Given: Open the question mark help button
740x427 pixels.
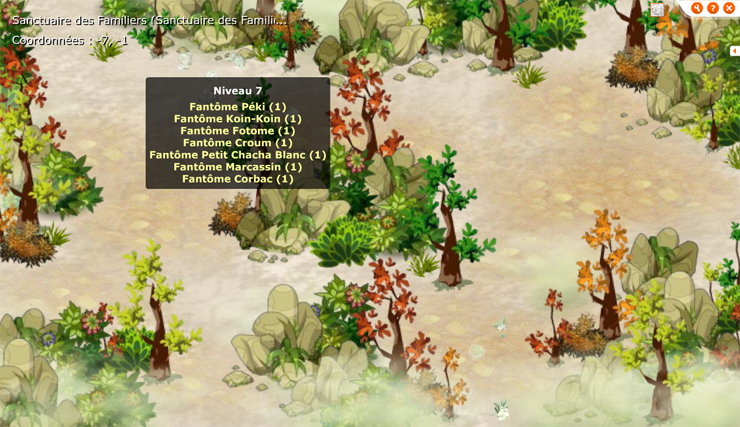Looking at the screenshot, I should [713, 8].
